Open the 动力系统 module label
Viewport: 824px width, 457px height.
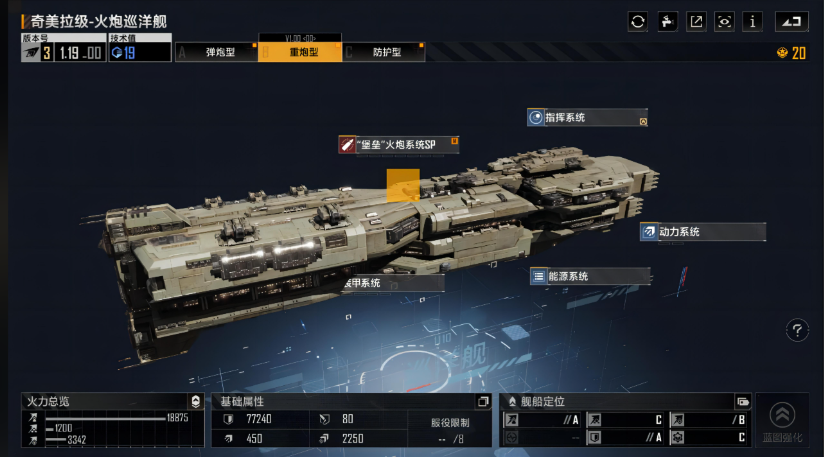click(702, 232)
